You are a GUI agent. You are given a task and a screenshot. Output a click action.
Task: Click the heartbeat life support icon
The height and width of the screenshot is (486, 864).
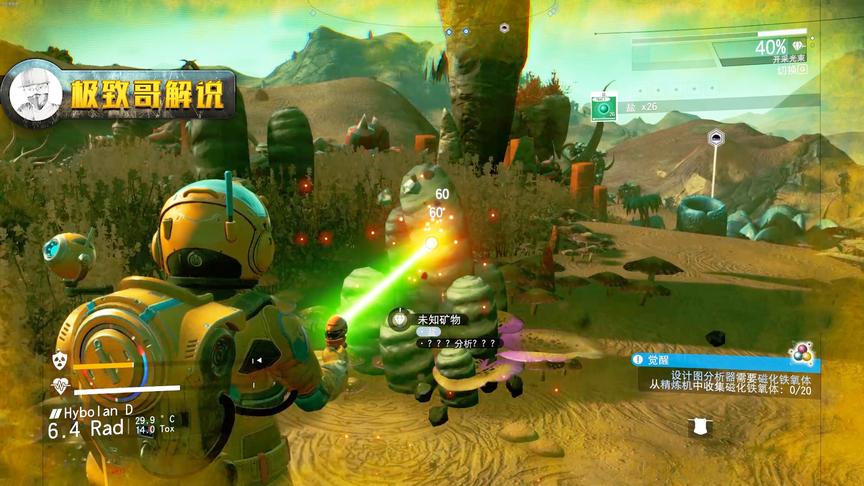coord(59,387)
